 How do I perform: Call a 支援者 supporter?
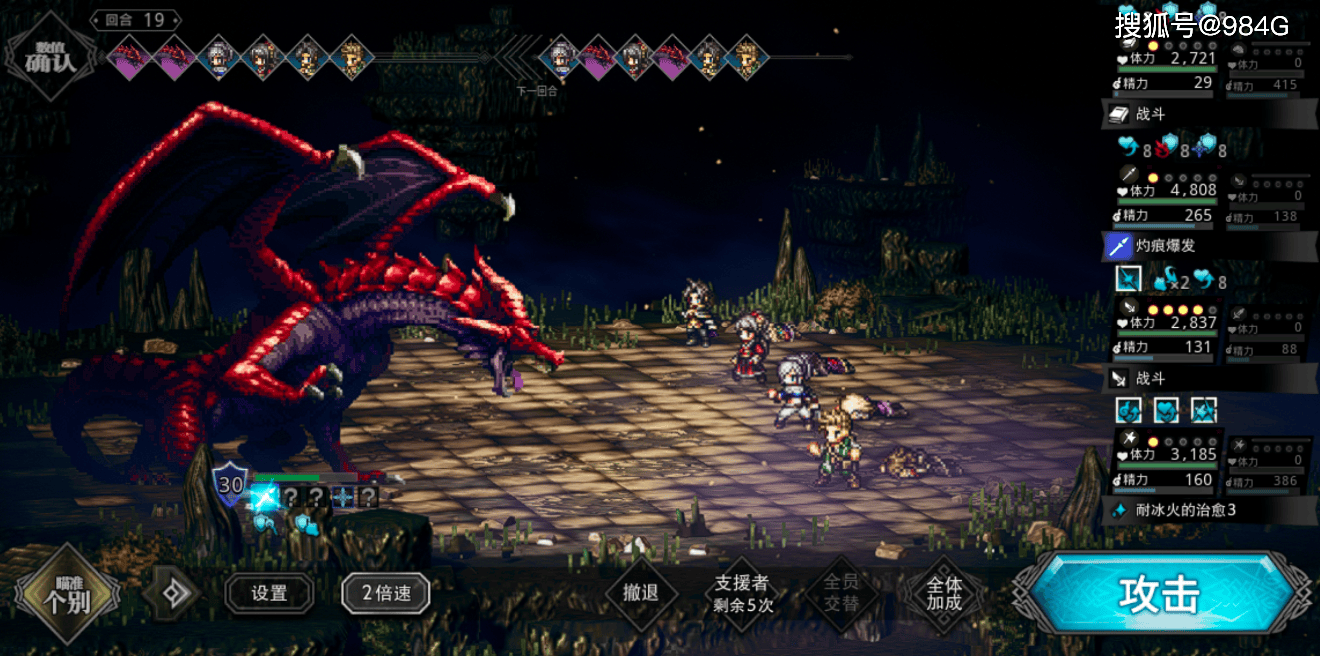click(x=742, y=593)
